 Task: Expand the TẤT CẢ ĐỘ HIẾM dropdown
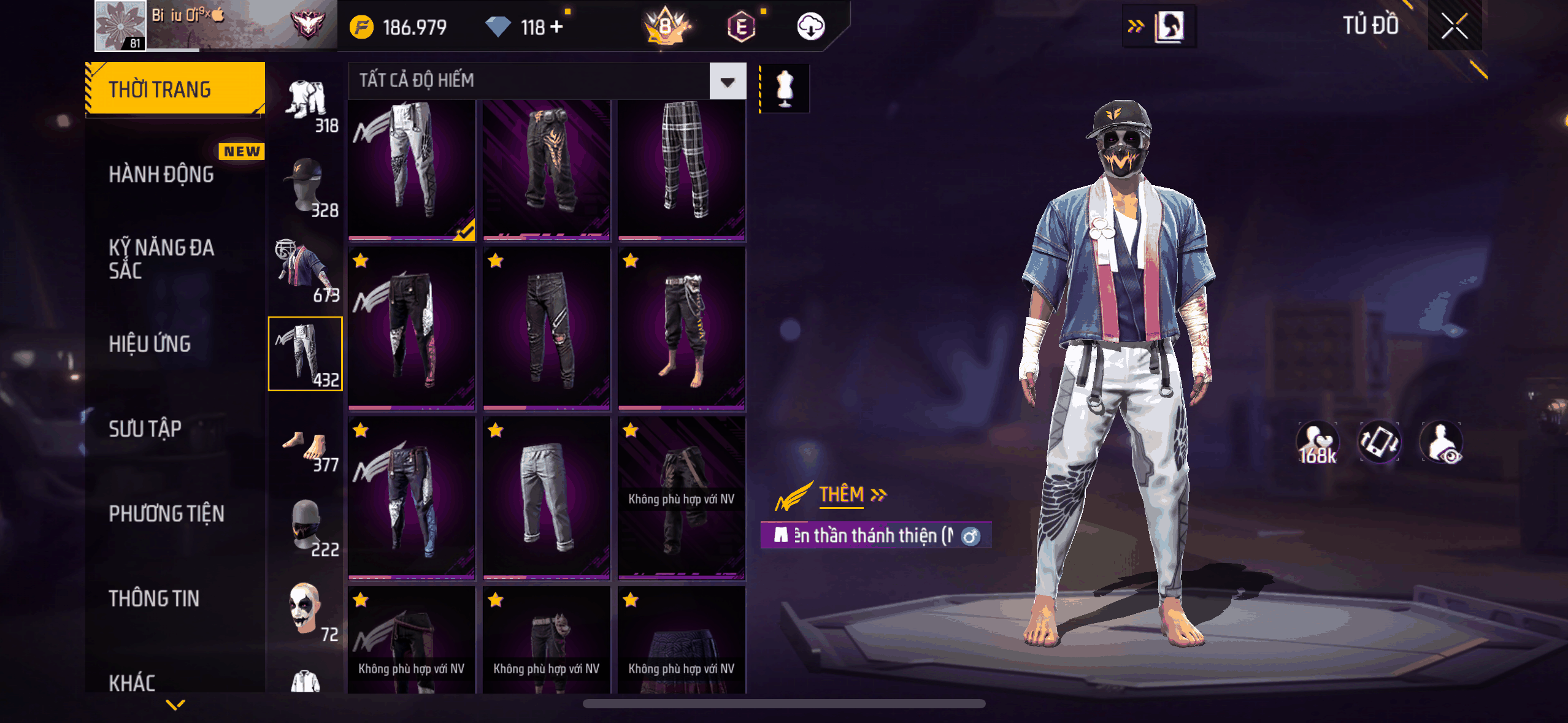(728, 82)
